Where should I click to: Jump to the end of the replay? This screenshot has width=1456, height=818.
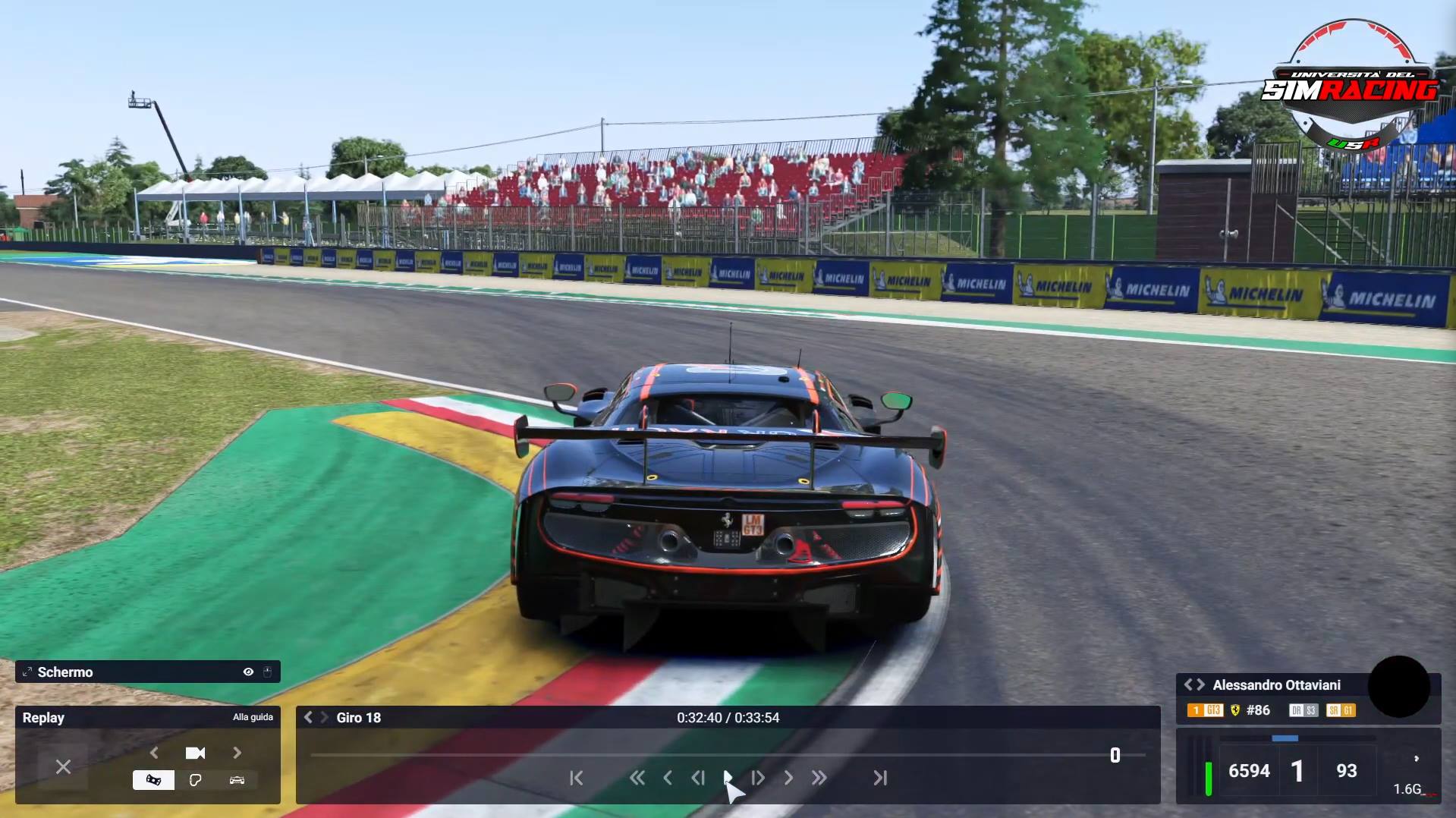click(880, 778)
